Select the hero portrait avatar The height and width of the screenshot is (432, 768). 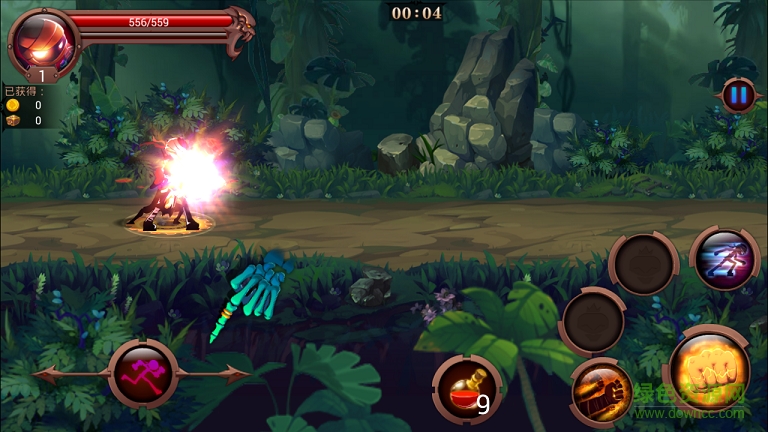[43, 43]
